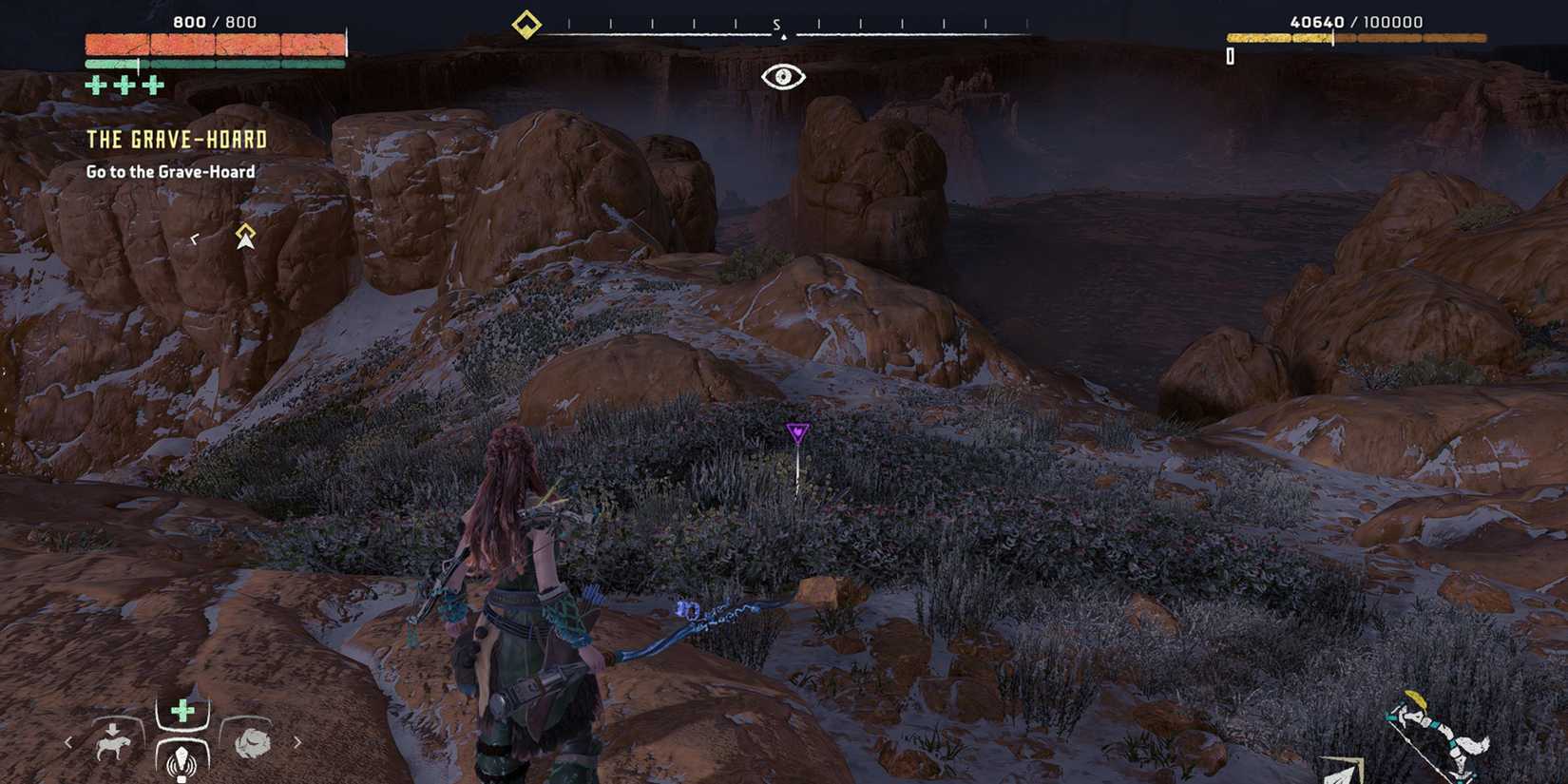The width and height of the screenshot is (1568, 784).
Task: Click the detection eye icon below the compass
Action: [x=782, y=75]
